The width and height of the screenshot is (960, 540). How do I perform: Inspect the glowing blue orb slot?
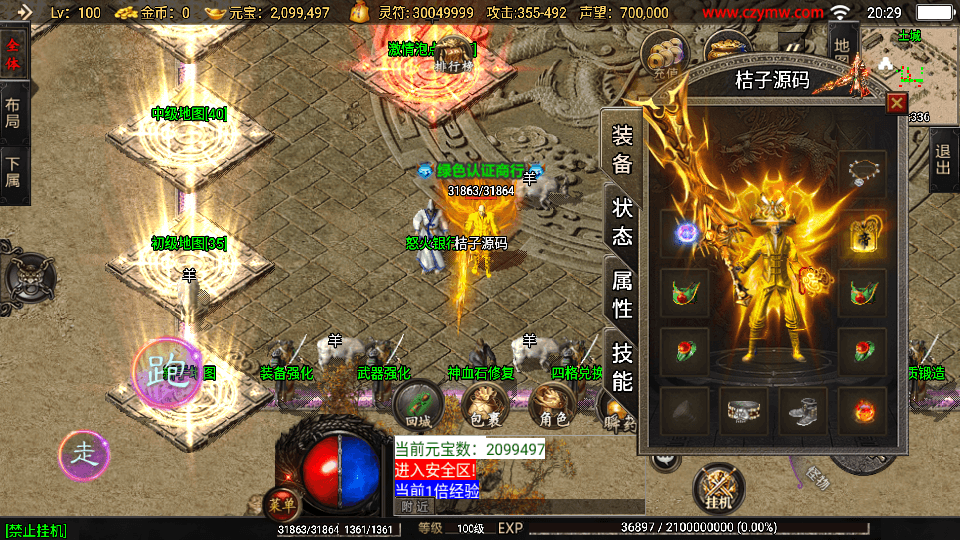(685, 234)
